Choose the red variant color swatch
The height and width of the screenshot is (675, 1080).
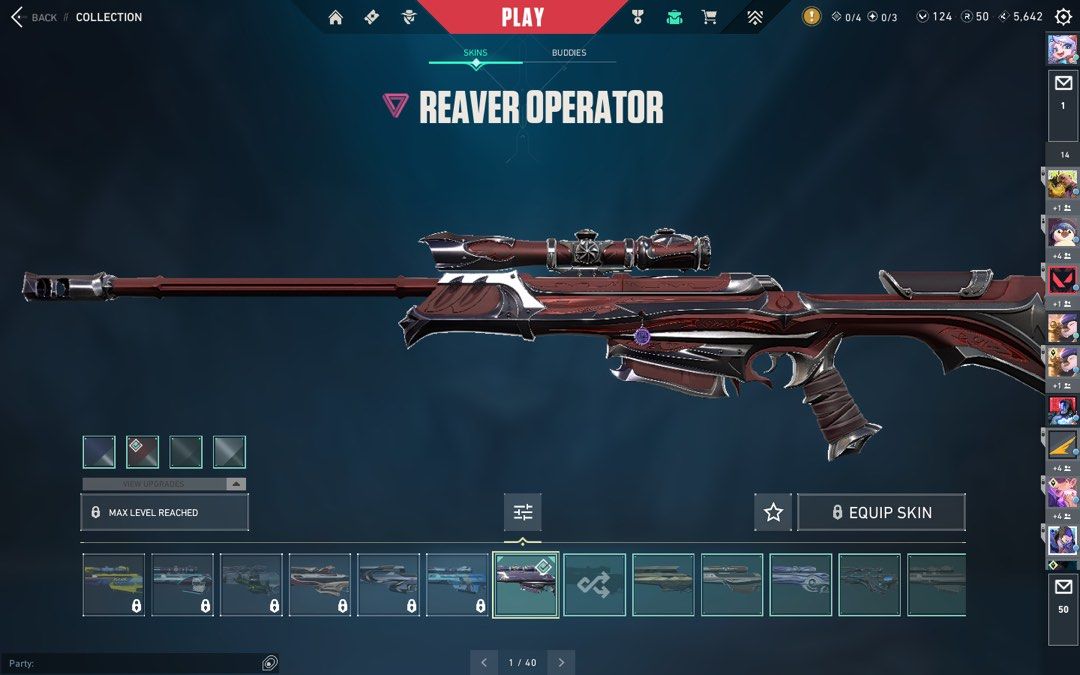(142, 452)
